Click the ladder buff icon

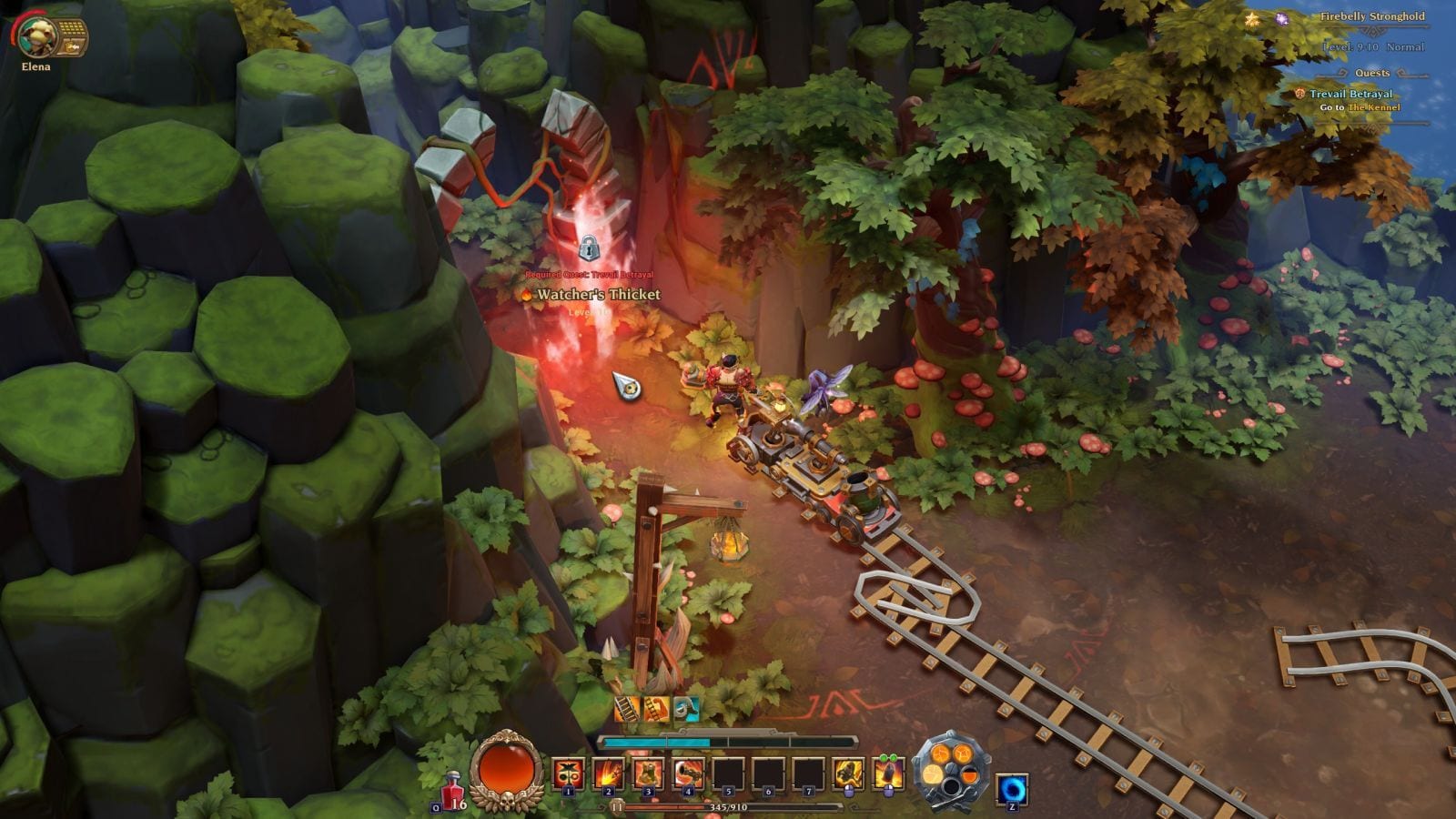point(627,708)
